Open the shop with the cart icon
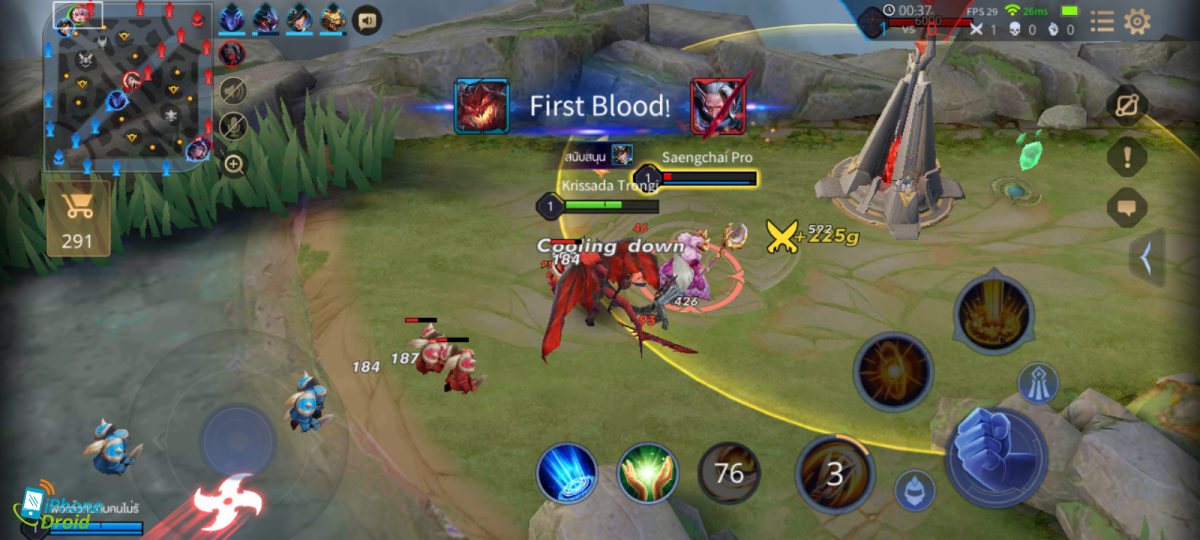 click(78, 218)
